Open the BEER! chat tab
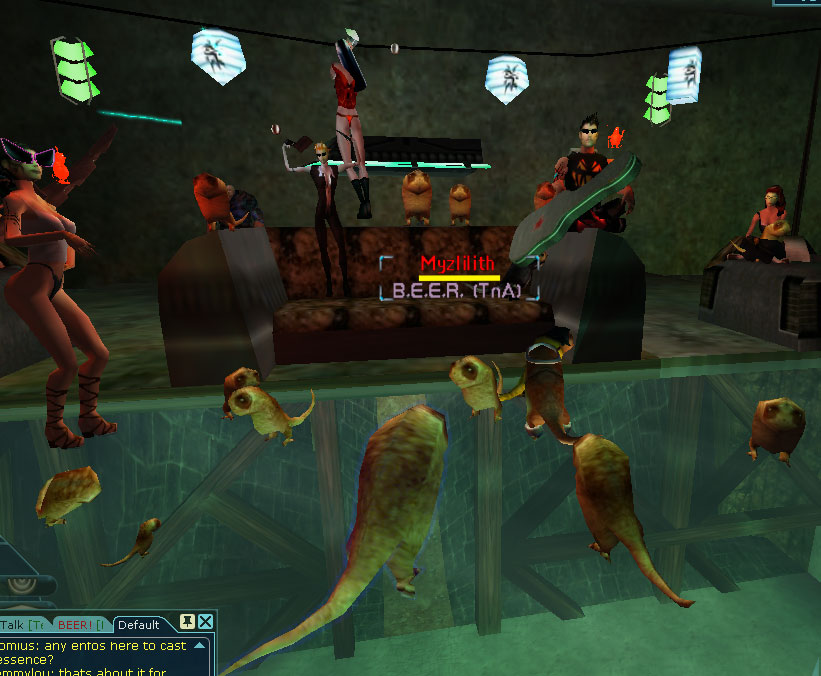This screenshot has height=676, width=821. coord(80,625)
